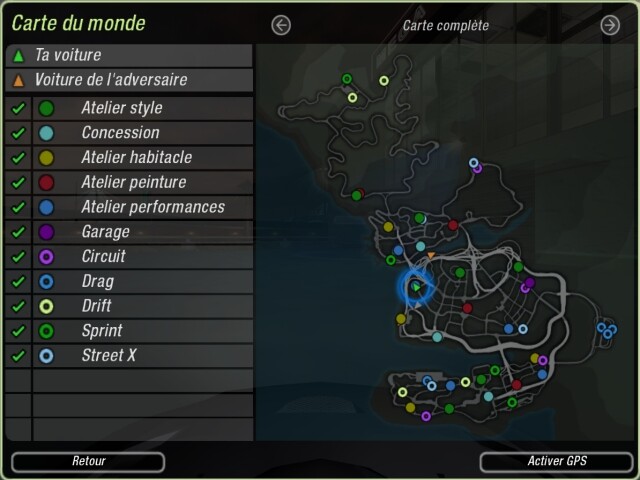Click the orange opponent car marker

[x=431, y=257]
